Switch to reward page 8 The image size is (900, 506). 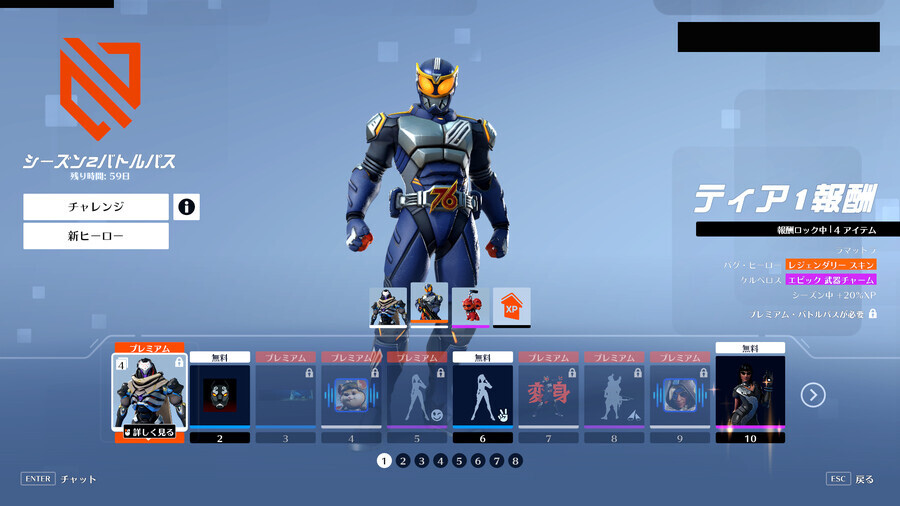tap(515, 461)
